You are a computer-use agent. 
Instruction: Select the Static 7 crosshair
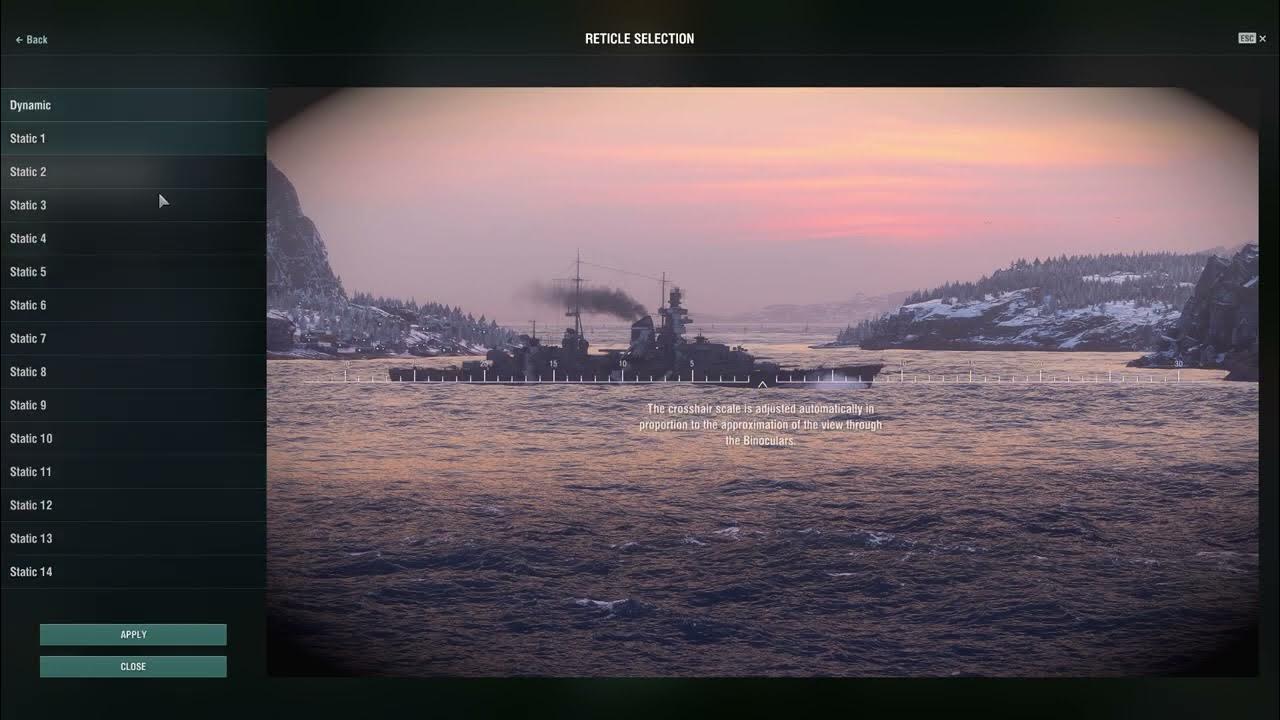pyautogui.click(x=100, y=338)
